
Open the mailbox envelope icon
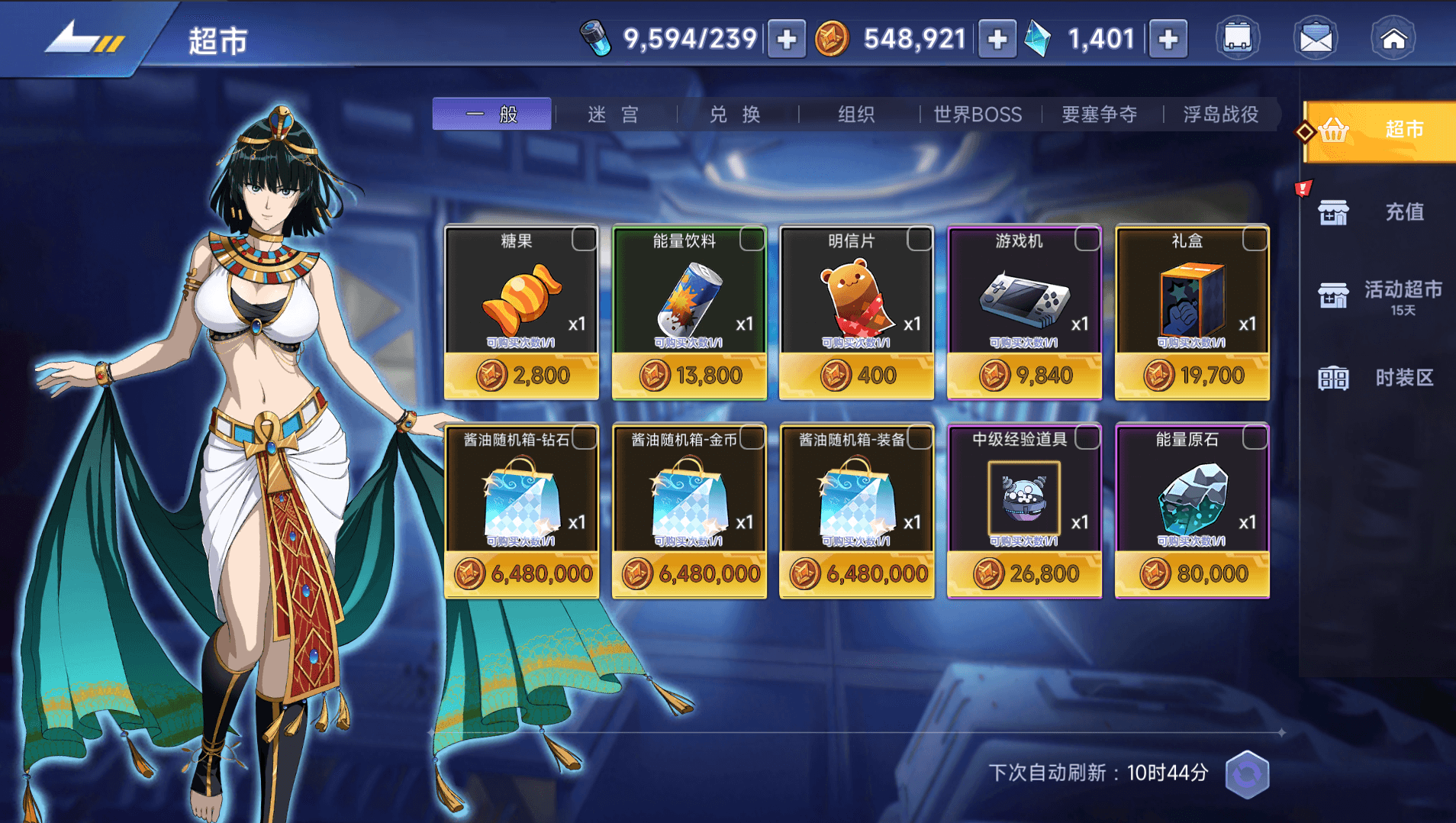[x=1316, y=38]
